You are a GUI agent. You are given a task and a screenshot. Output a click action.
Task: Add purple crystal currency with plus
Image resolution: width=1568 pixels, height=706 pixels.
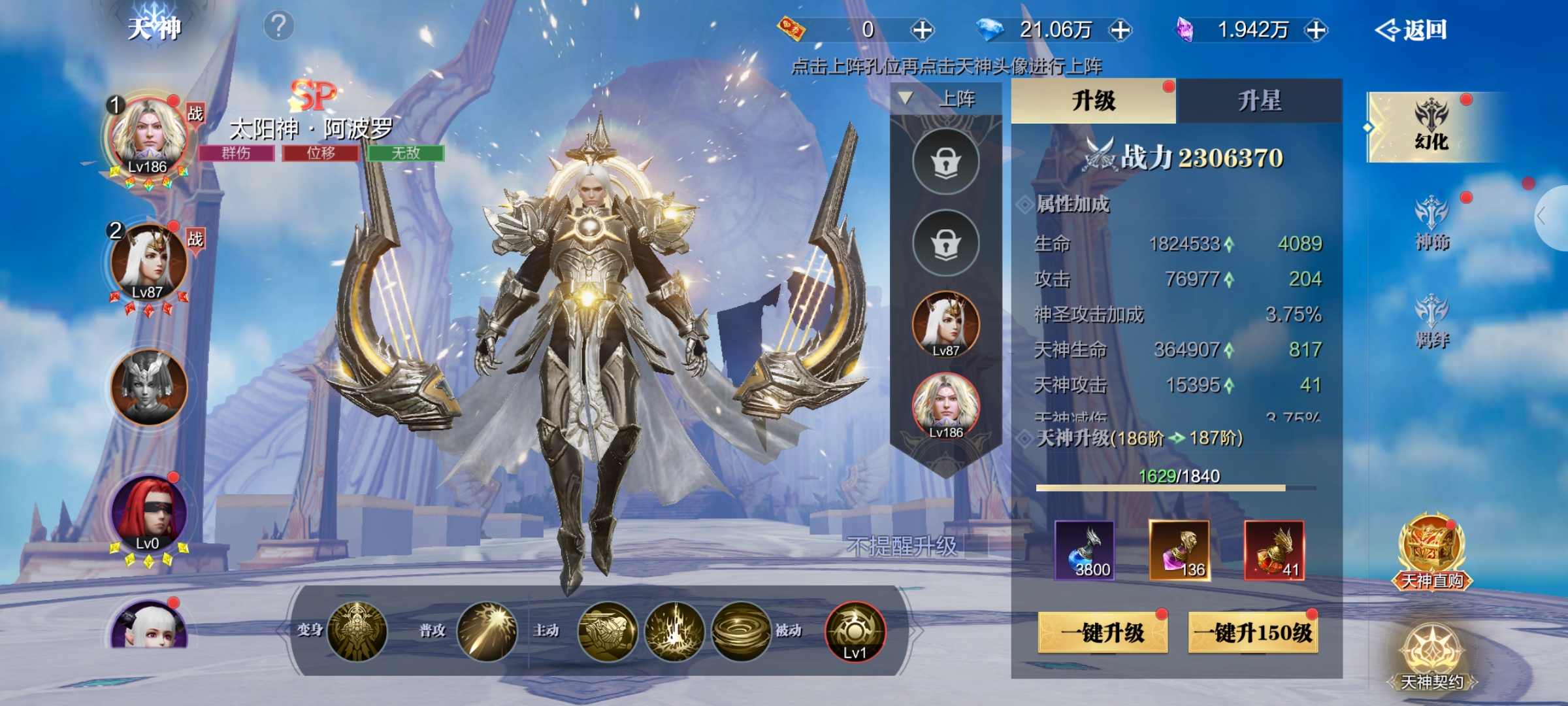tap(1316, 30)
